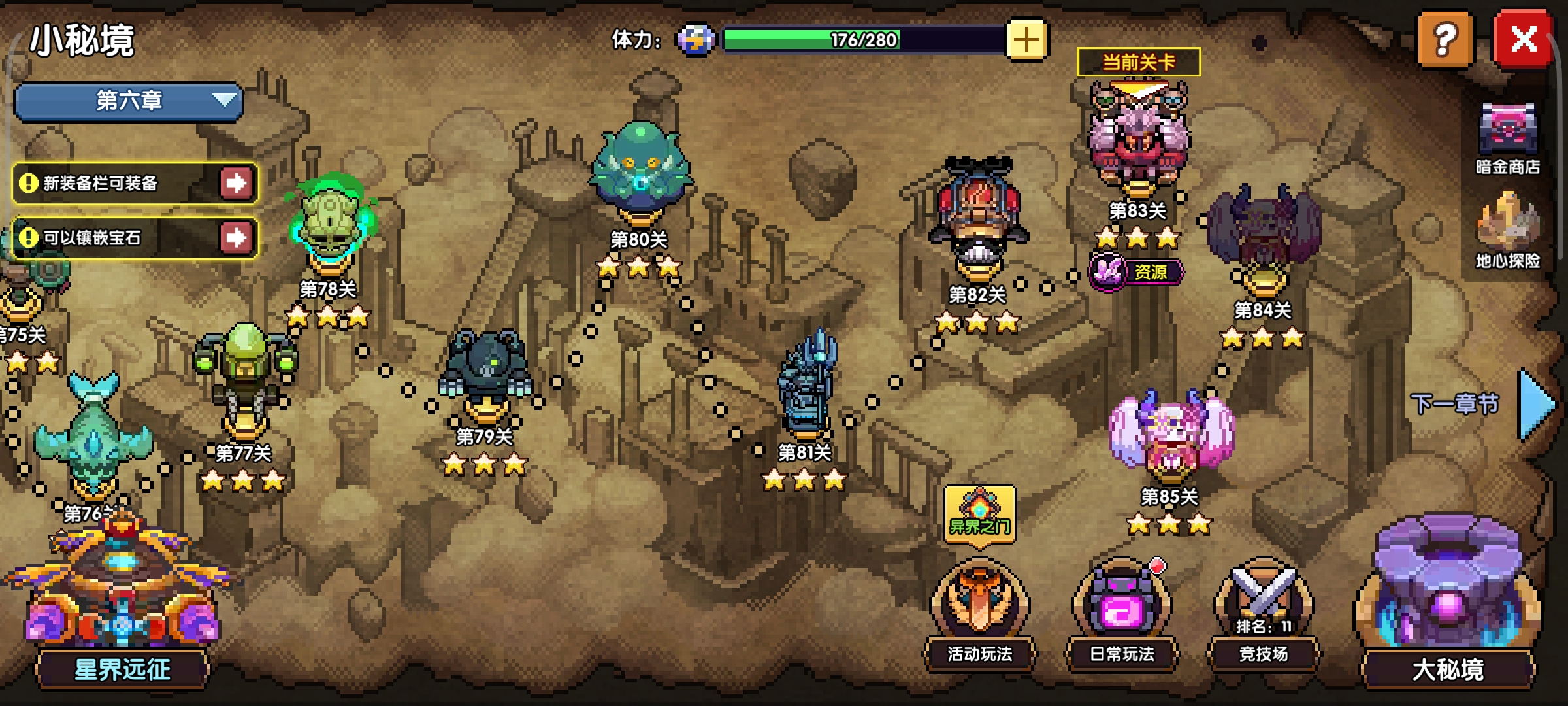Choose stage 第85关 on the map
The height and width of the screenshot is (706, 1568).
pyautogui.click(x=1169, y=435)
